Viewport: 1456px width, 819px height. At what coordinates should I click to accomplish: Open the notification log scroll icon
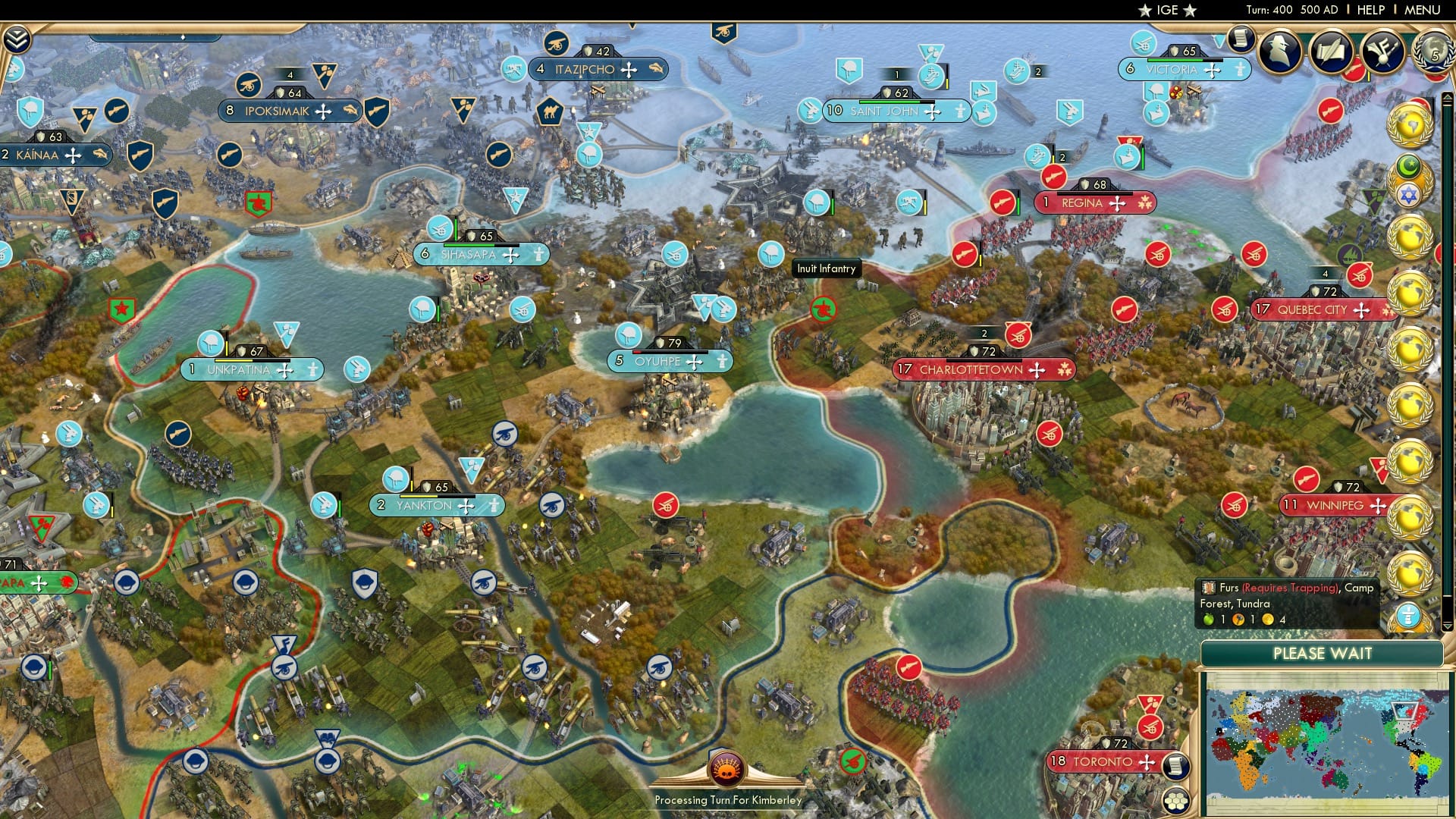coord(1241,38)
